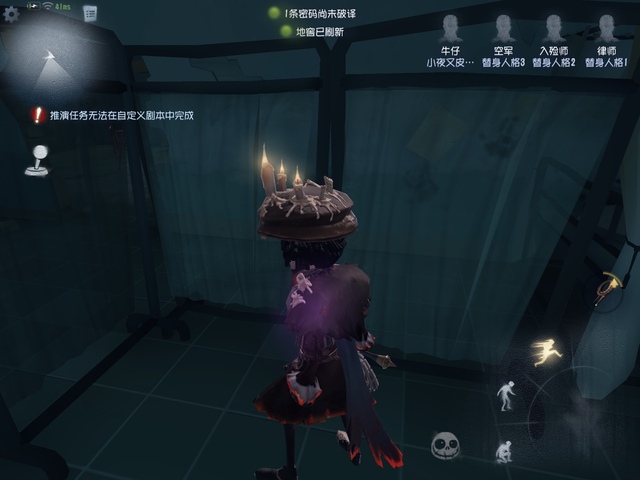Viewport: 640px width, 480px height.
Task: Switch to the walking stance
Action: coord(507,394)
